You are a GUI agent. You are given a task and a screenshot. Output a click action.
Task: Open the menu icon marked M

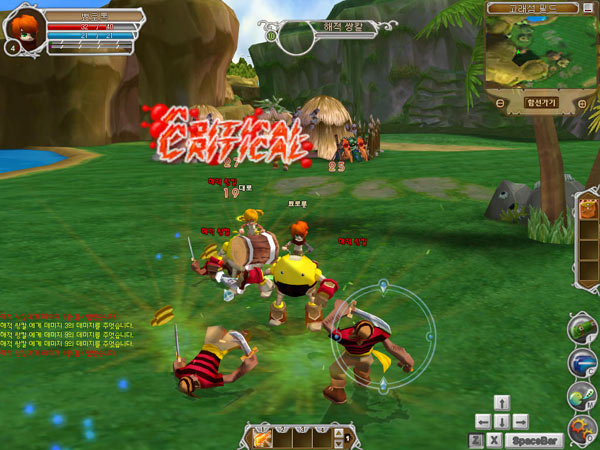coord(582,394)
